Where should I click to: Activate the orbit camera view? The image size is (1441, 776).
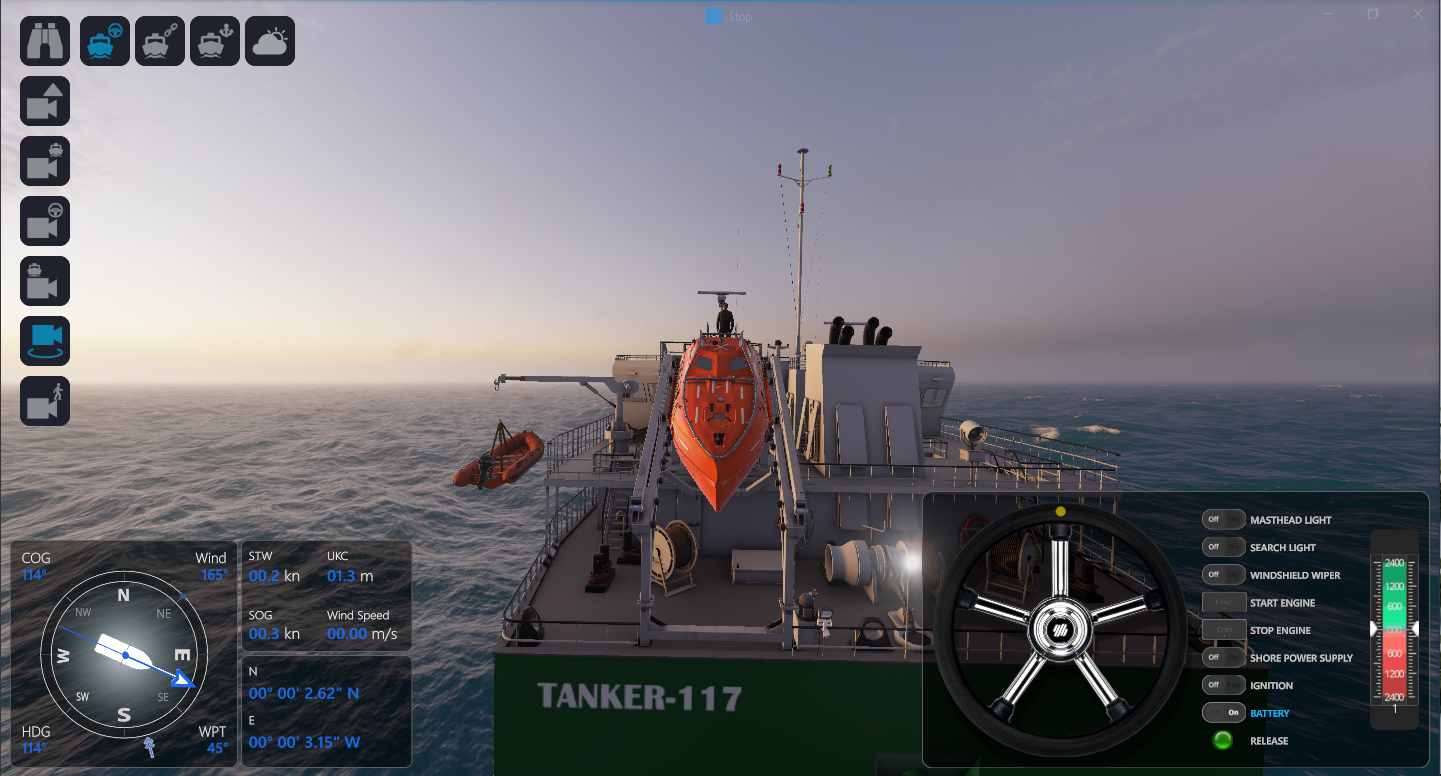[45, 341]
